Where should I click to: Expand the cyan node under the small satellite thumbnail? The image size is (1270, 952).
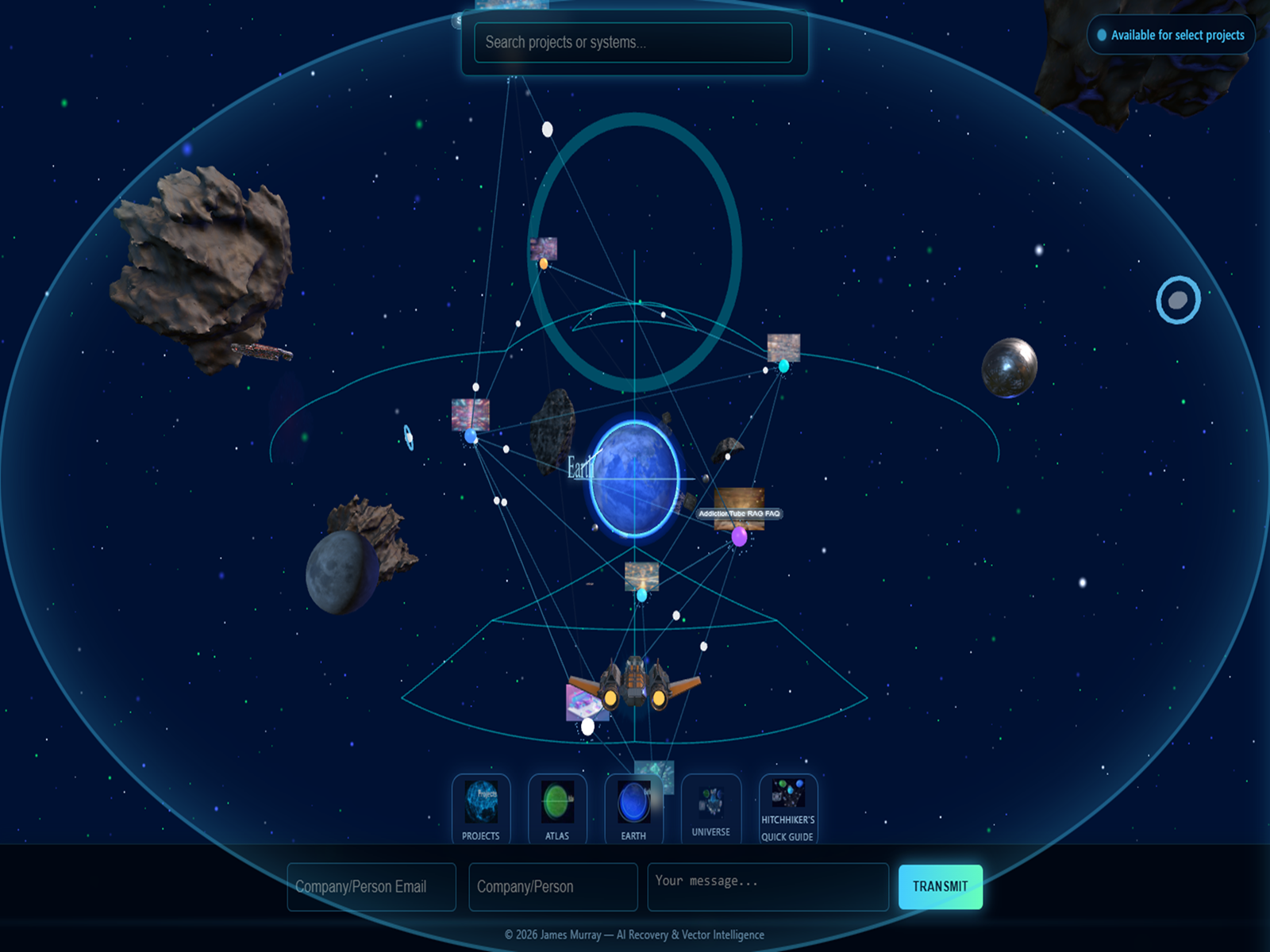coord(641,593)
